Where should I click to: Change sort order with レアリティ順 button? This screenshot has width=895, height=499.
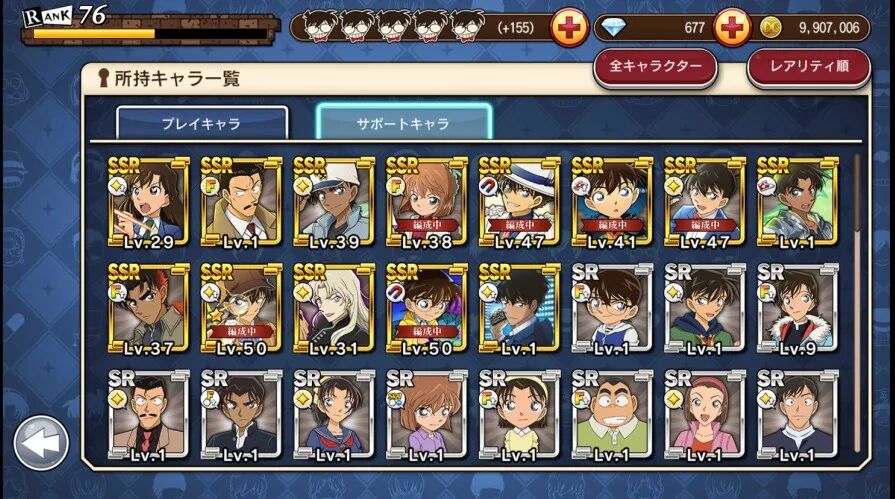[808, 66]
